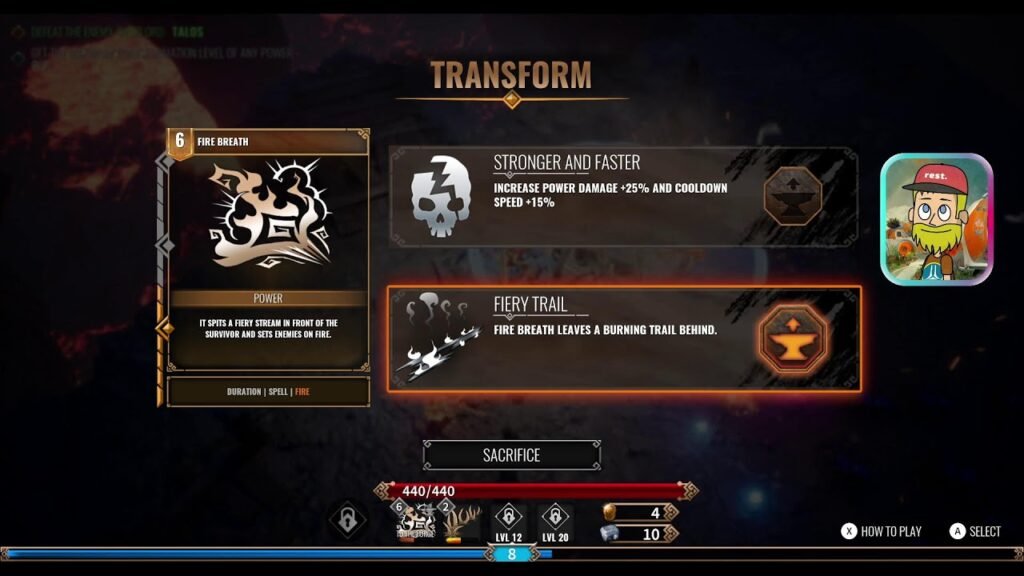Click the highlighted anvil icon beside Fiery Trail

[792, 339]
